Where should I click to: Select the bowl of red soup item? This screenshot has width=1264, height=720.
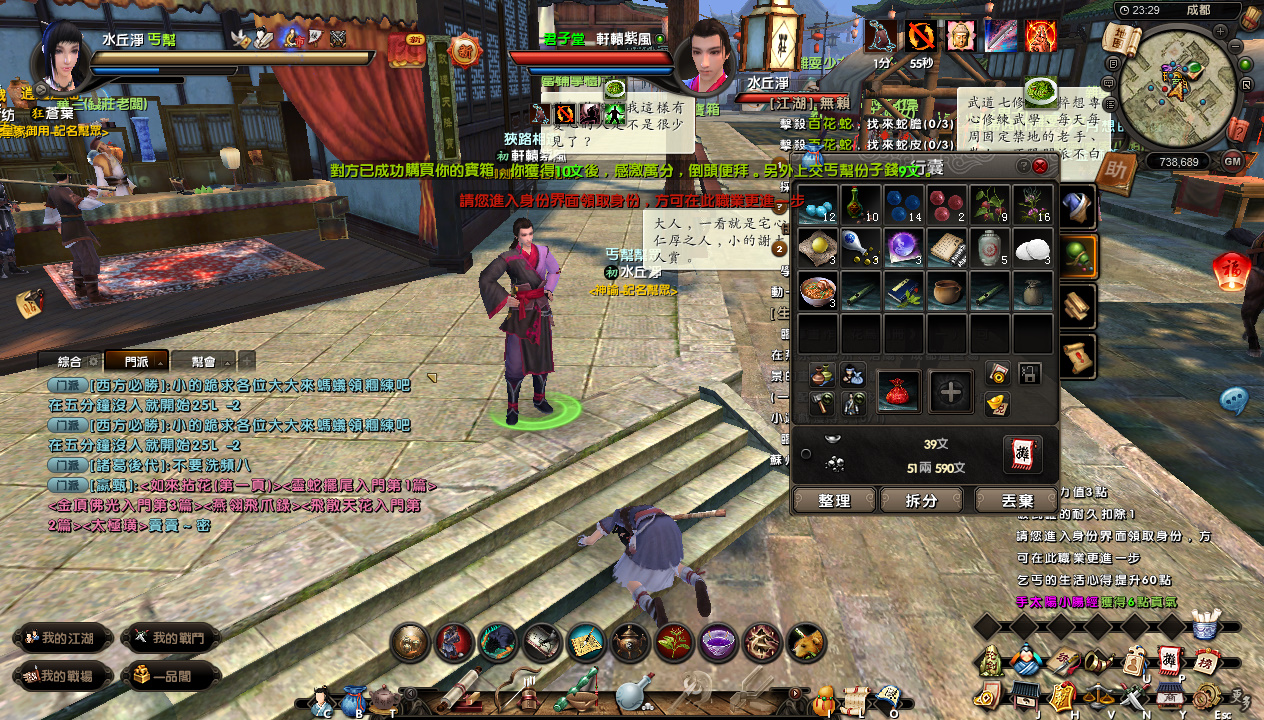tap(818, 292)
